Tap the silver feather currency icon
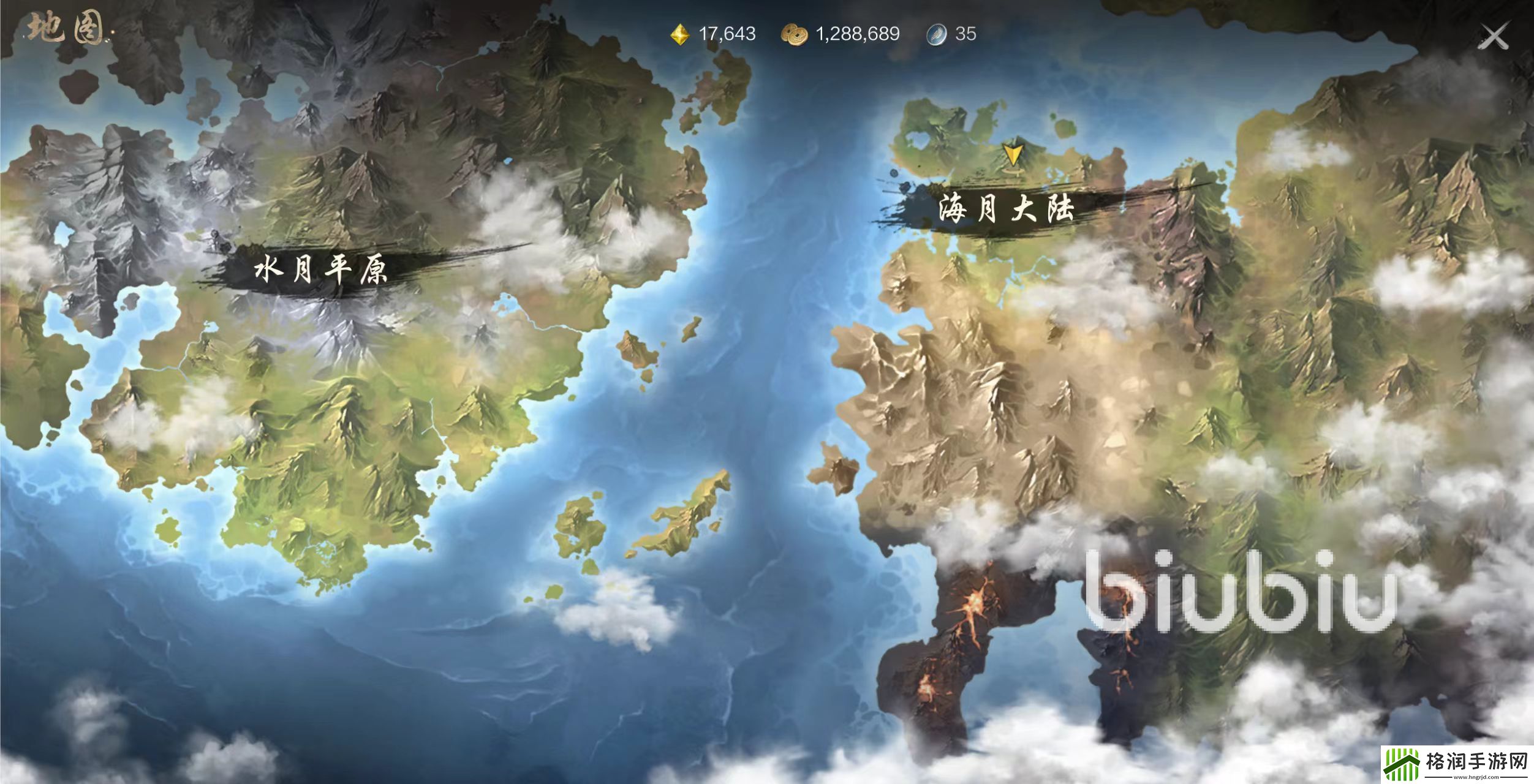Viewport: 1534px width, 784px height. tap(937, 34)
